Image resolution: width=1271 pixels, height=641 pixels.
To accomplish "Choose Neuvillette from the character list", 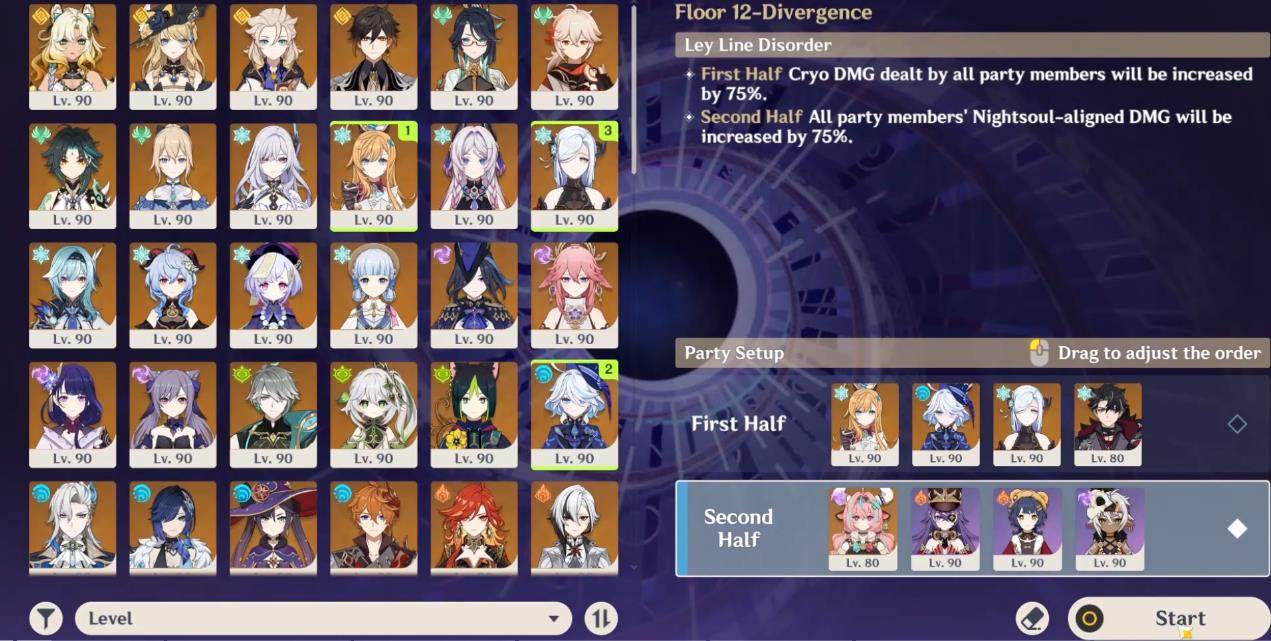I will pos(72,527).
